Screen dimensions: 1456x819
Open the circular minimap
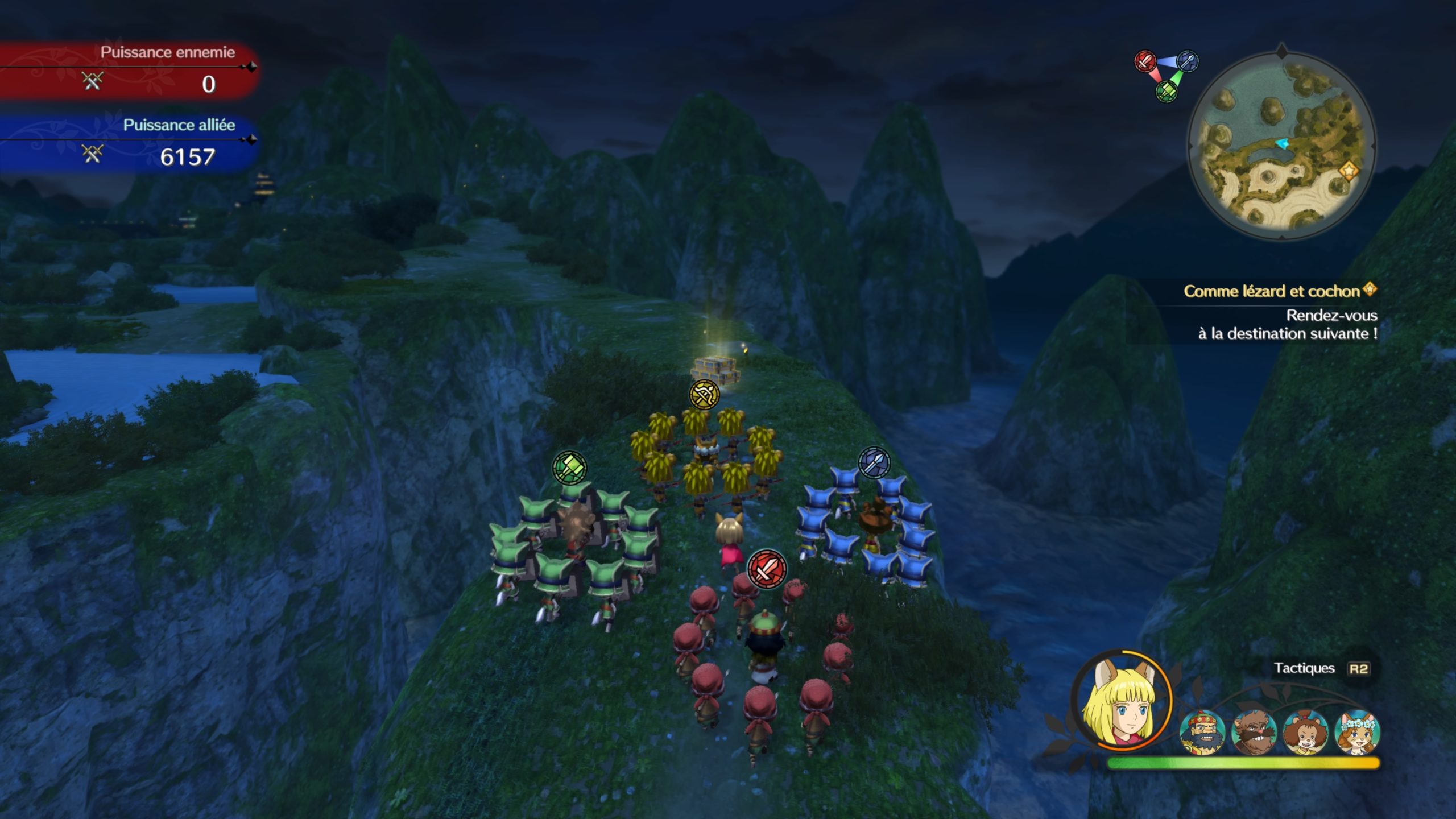(1281, 146)
